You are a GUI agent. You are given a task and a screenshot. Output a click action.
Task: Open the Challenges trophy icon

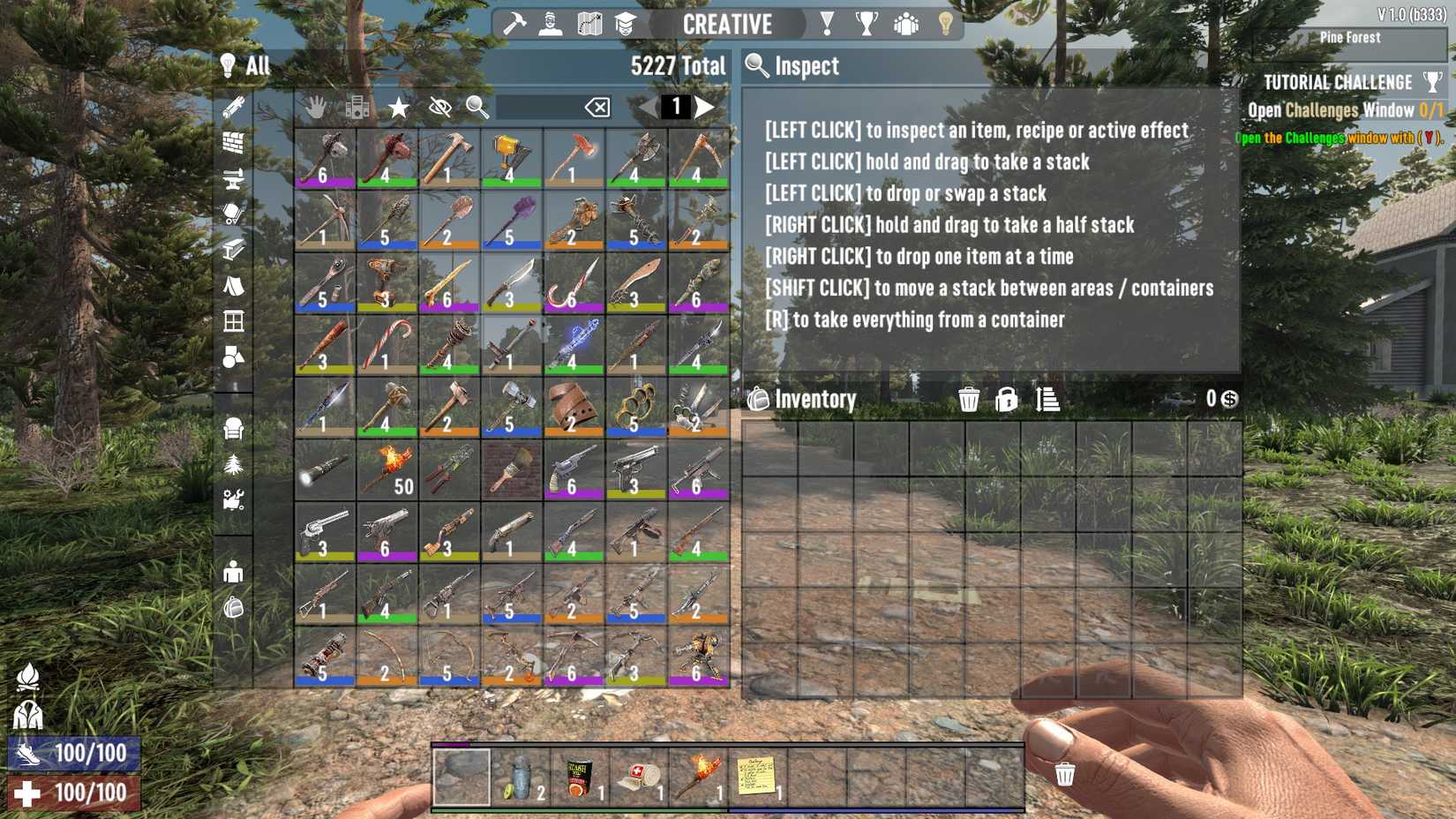point(867,24)
